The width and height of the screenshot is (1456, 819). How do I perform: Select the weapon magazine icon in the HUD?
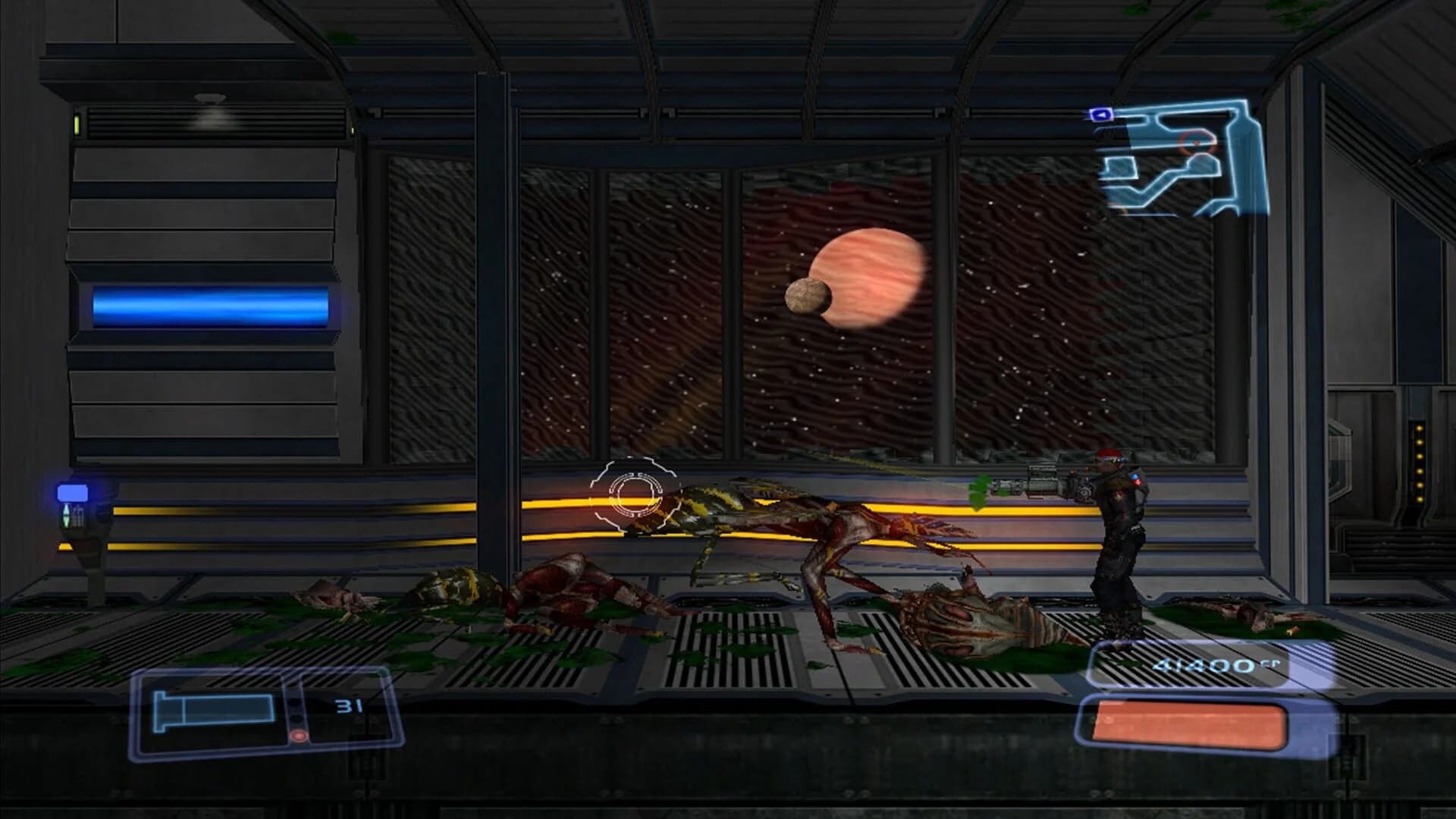[x=212, y=711]
